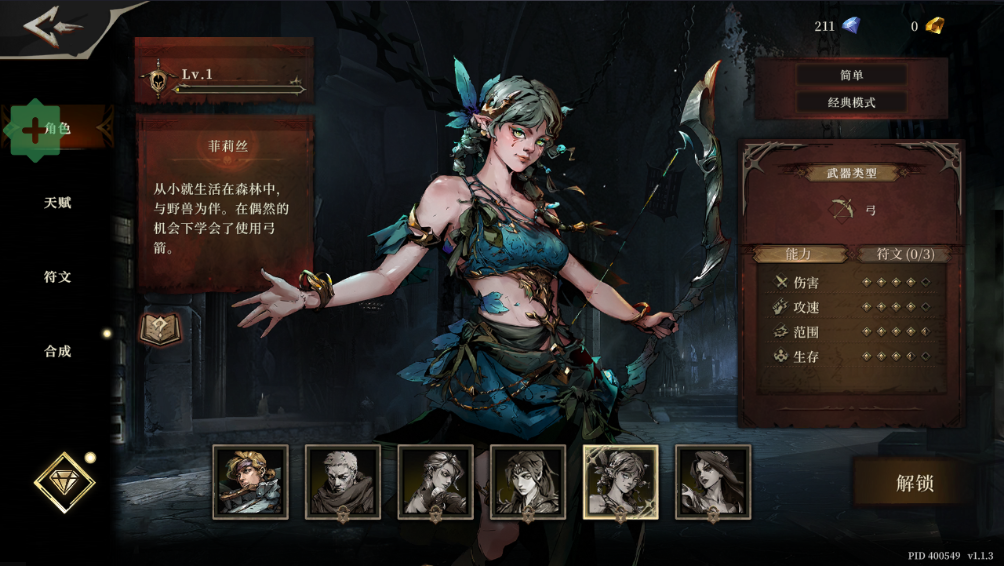Switch to the 符文 (0/3) tab

point(904,254)
